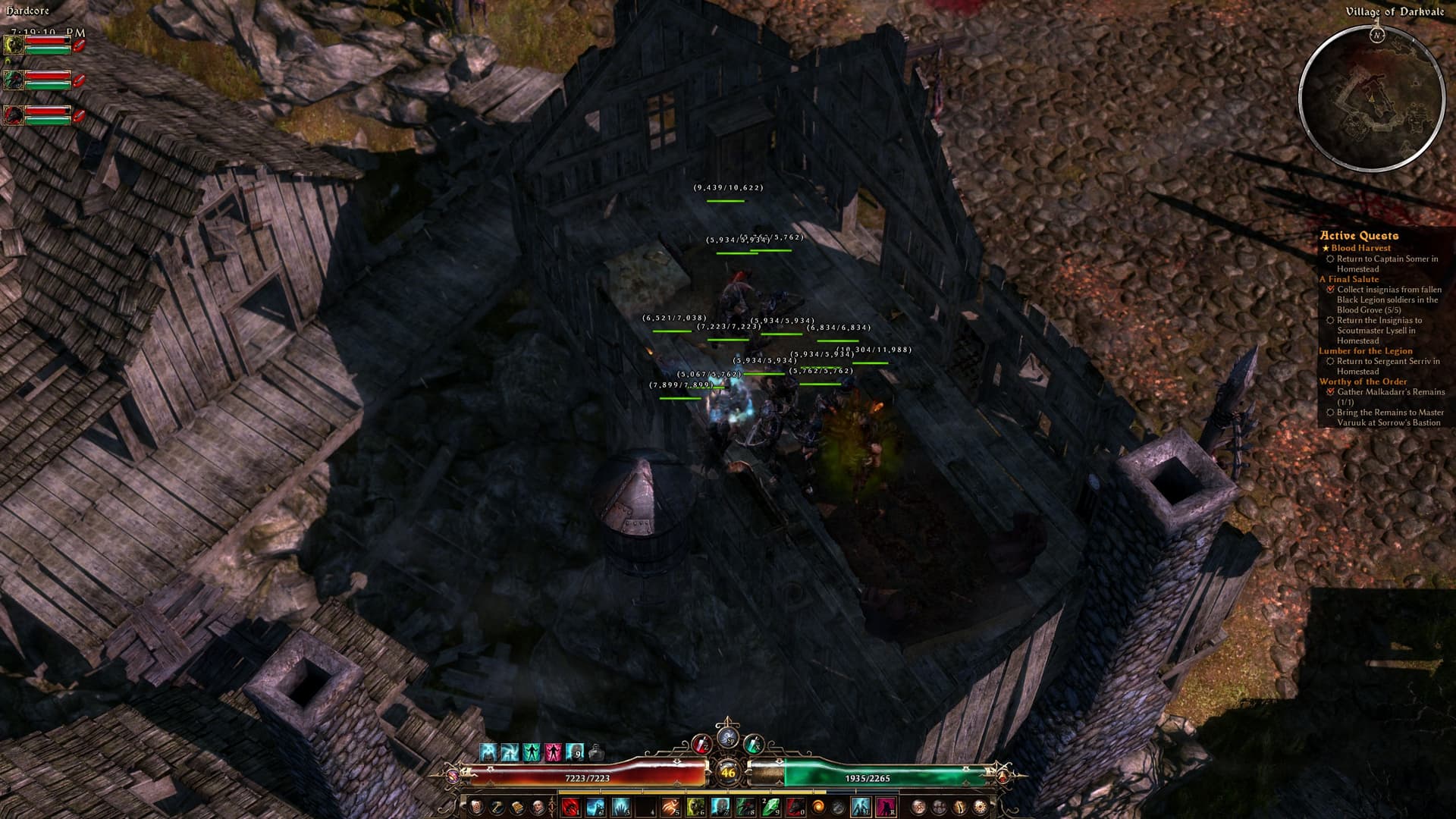
Task: Select the green raven pet portrait
Action: pos(12,80)
